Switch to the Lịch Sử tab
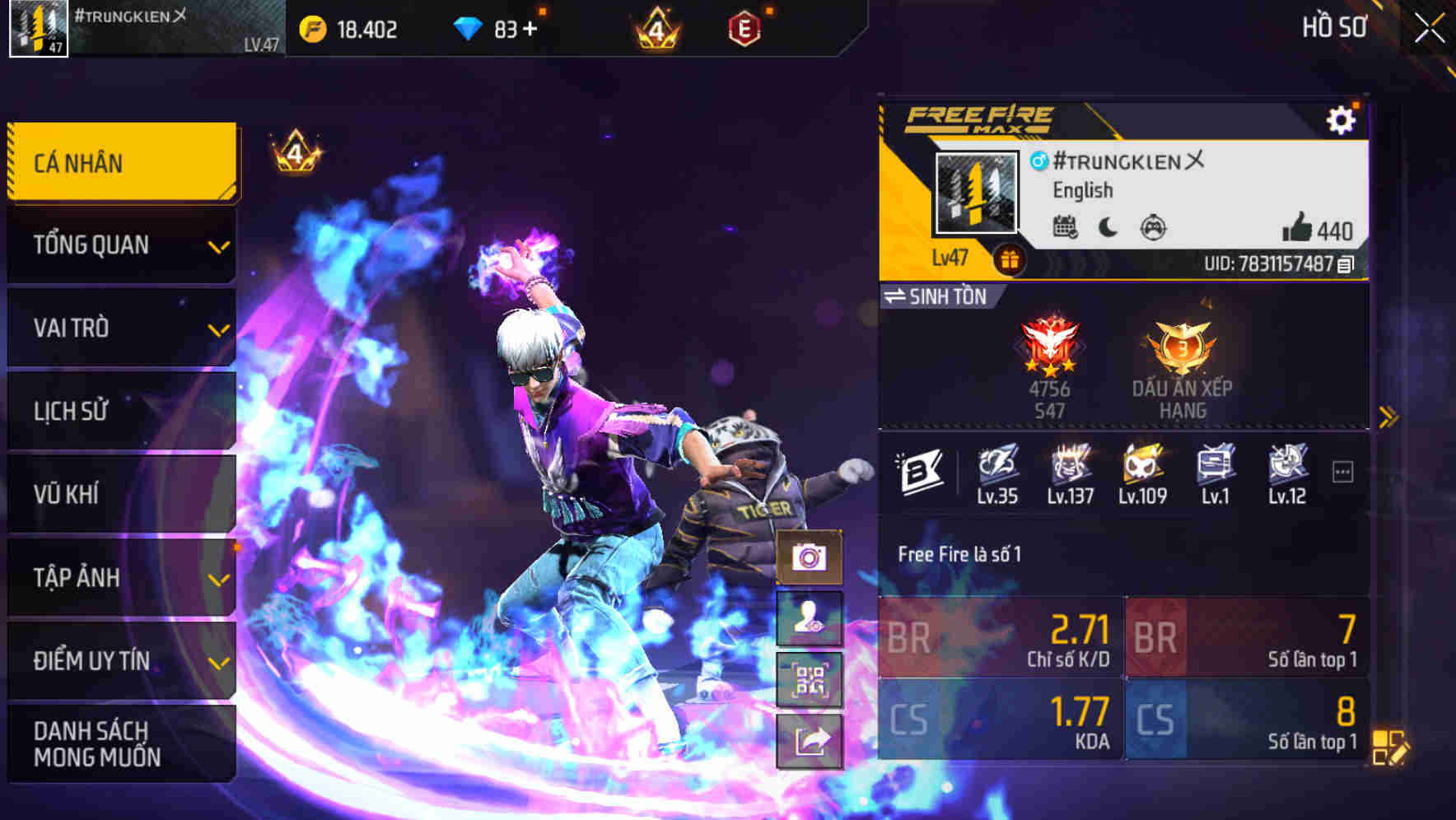The height and width of the screenshot is (820, 1456). tap(120, 412)
